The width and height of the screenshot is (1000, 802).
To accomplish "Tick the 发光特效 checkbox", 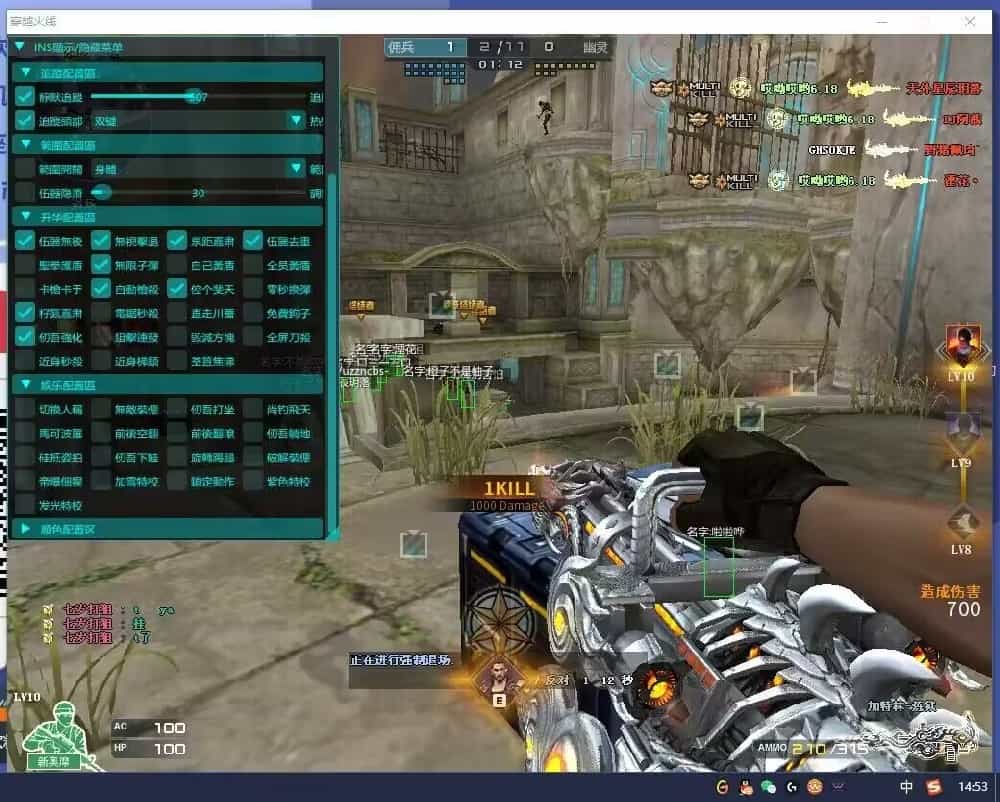I will tap(25, 505).
